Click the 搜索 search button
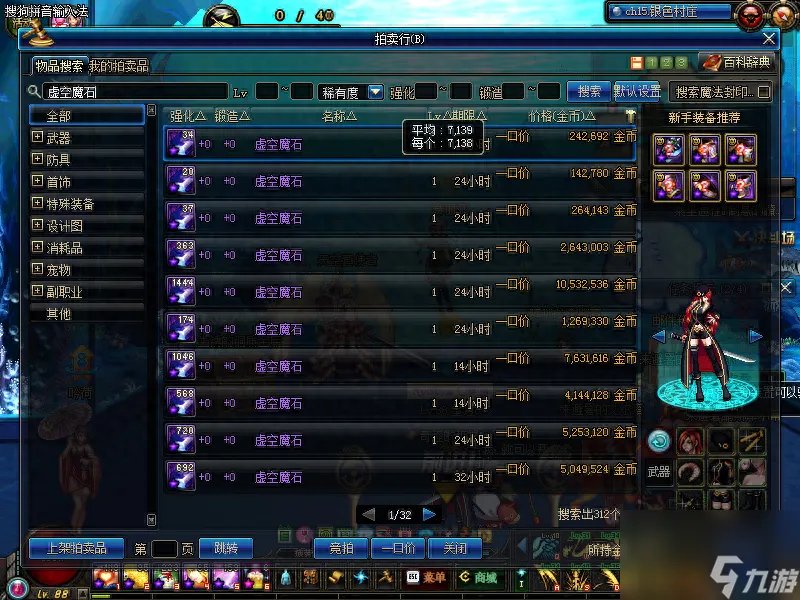 pyautogui.click(x=589, y=91)
